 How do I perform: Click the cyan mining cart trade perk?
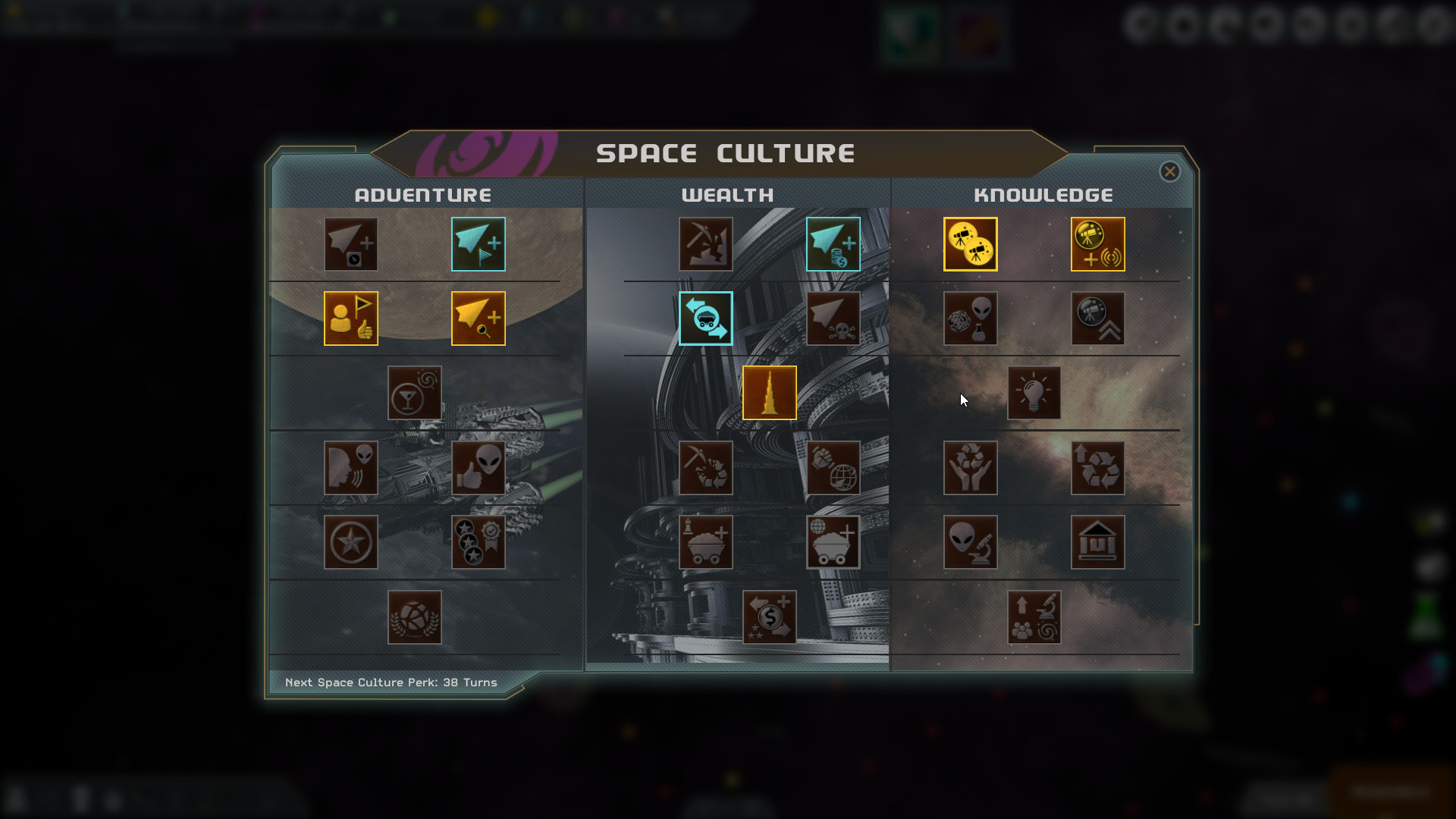705,318
